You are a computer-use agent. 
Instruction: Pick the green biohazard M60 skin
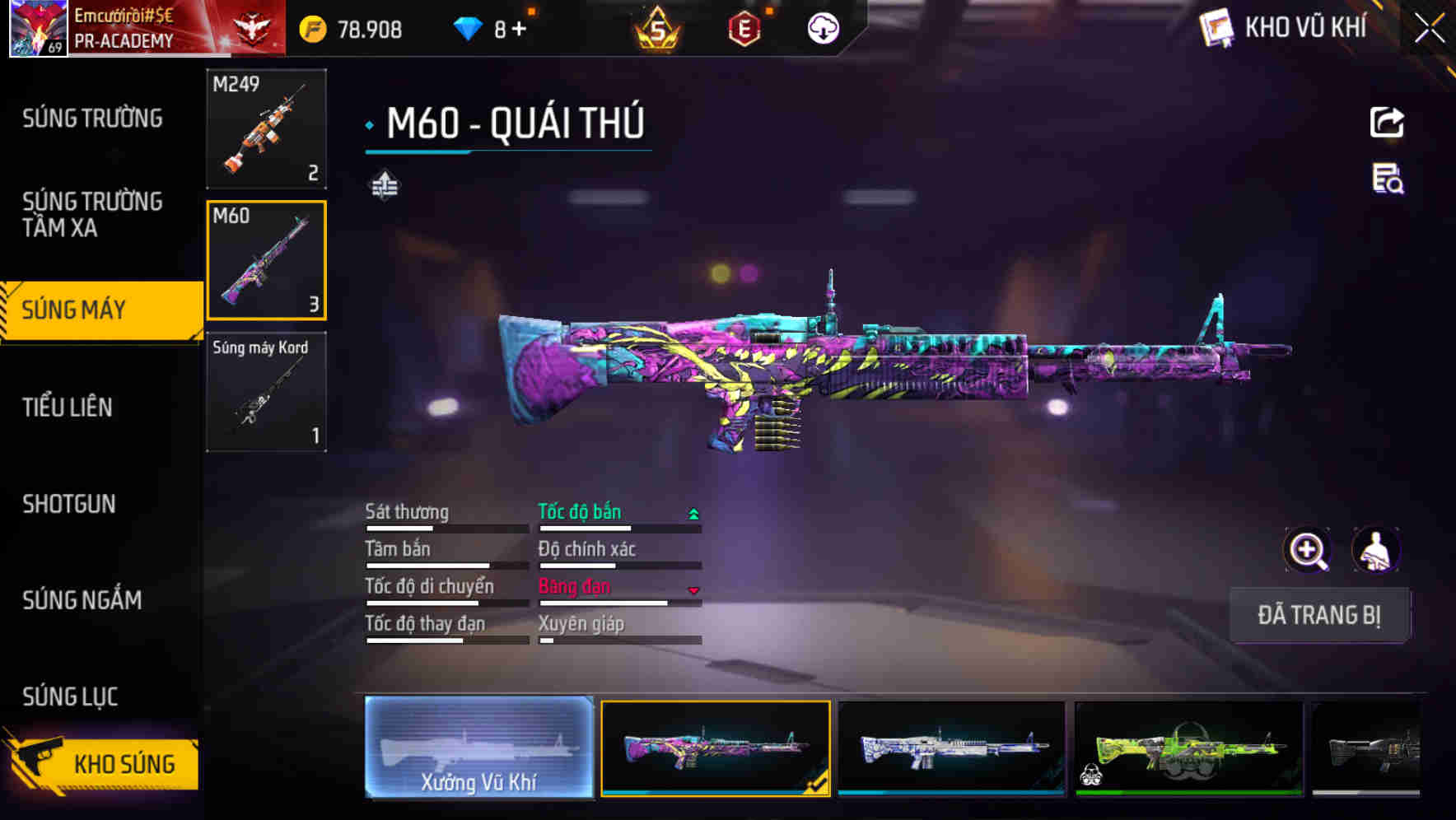(x=1188, y=748)
